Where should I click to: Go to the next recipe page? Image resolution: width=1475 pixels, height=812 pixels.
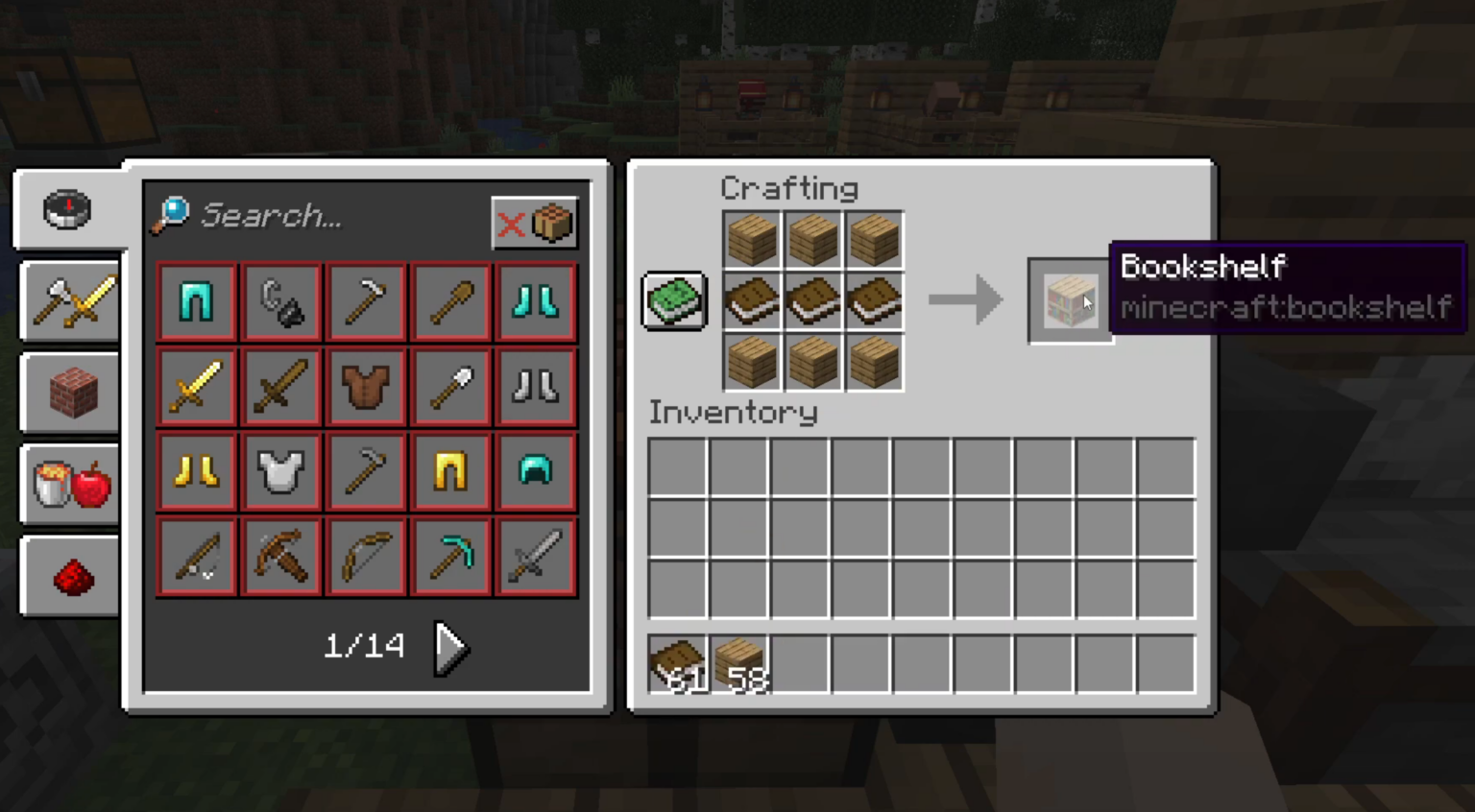449,646
